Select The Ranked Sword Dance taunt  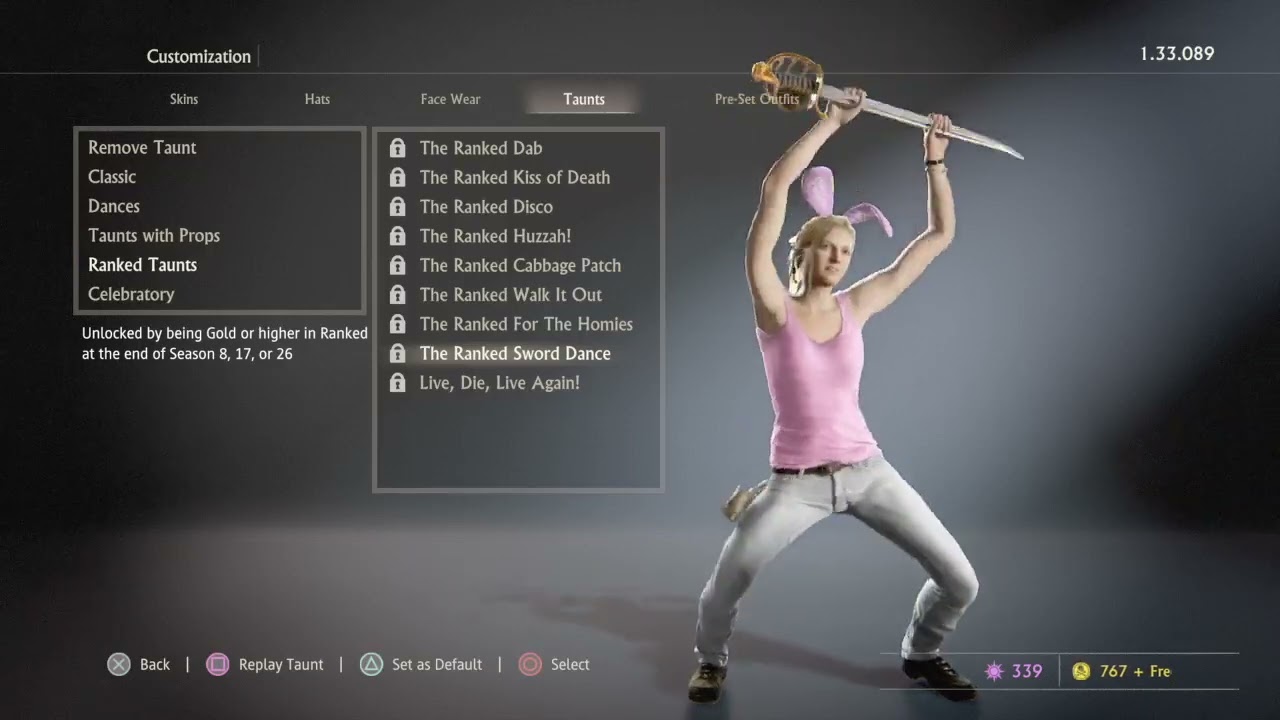(515, 353)
